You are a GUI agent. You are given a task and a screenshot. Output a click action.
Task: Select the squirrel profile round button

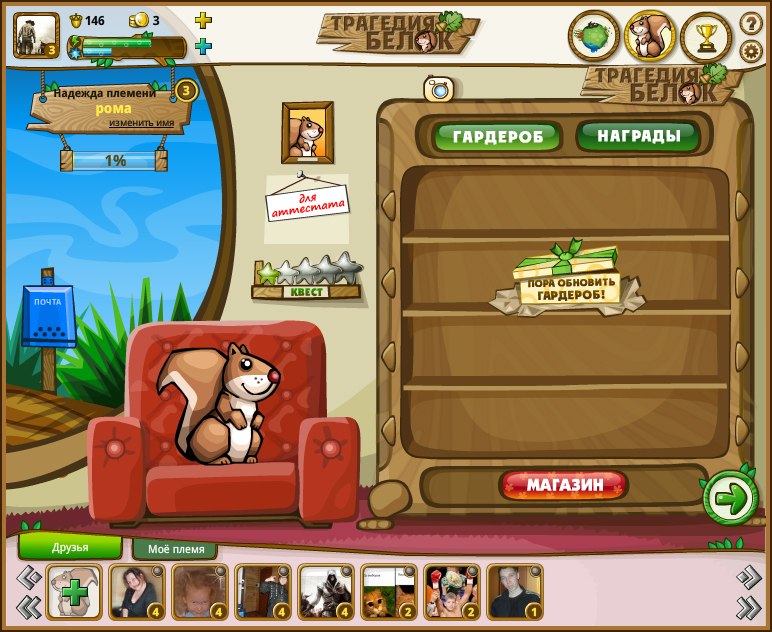click(x=650, y=37)
